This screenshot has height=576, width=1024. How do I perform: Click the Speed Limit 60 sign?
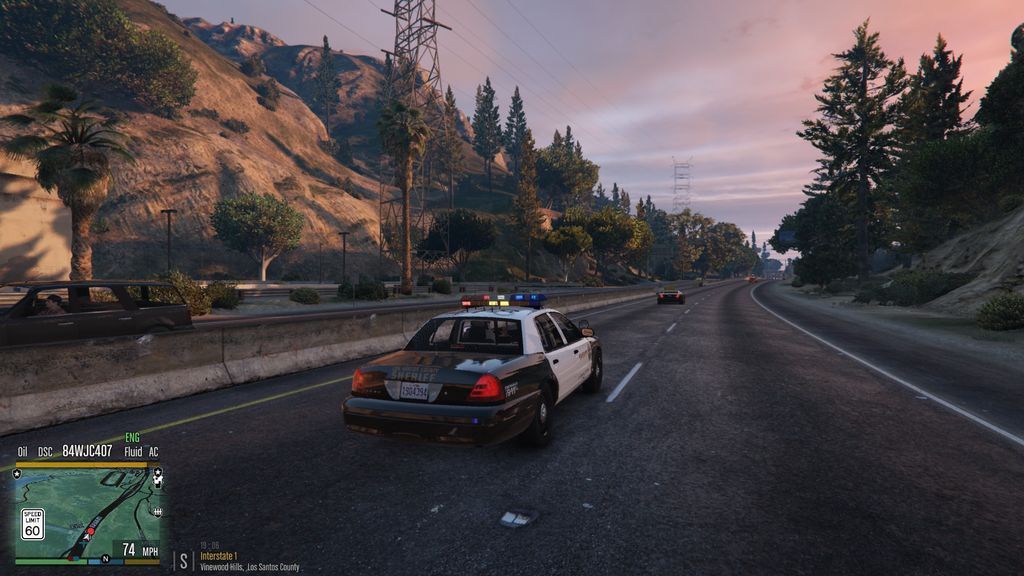tap(33, 524)
